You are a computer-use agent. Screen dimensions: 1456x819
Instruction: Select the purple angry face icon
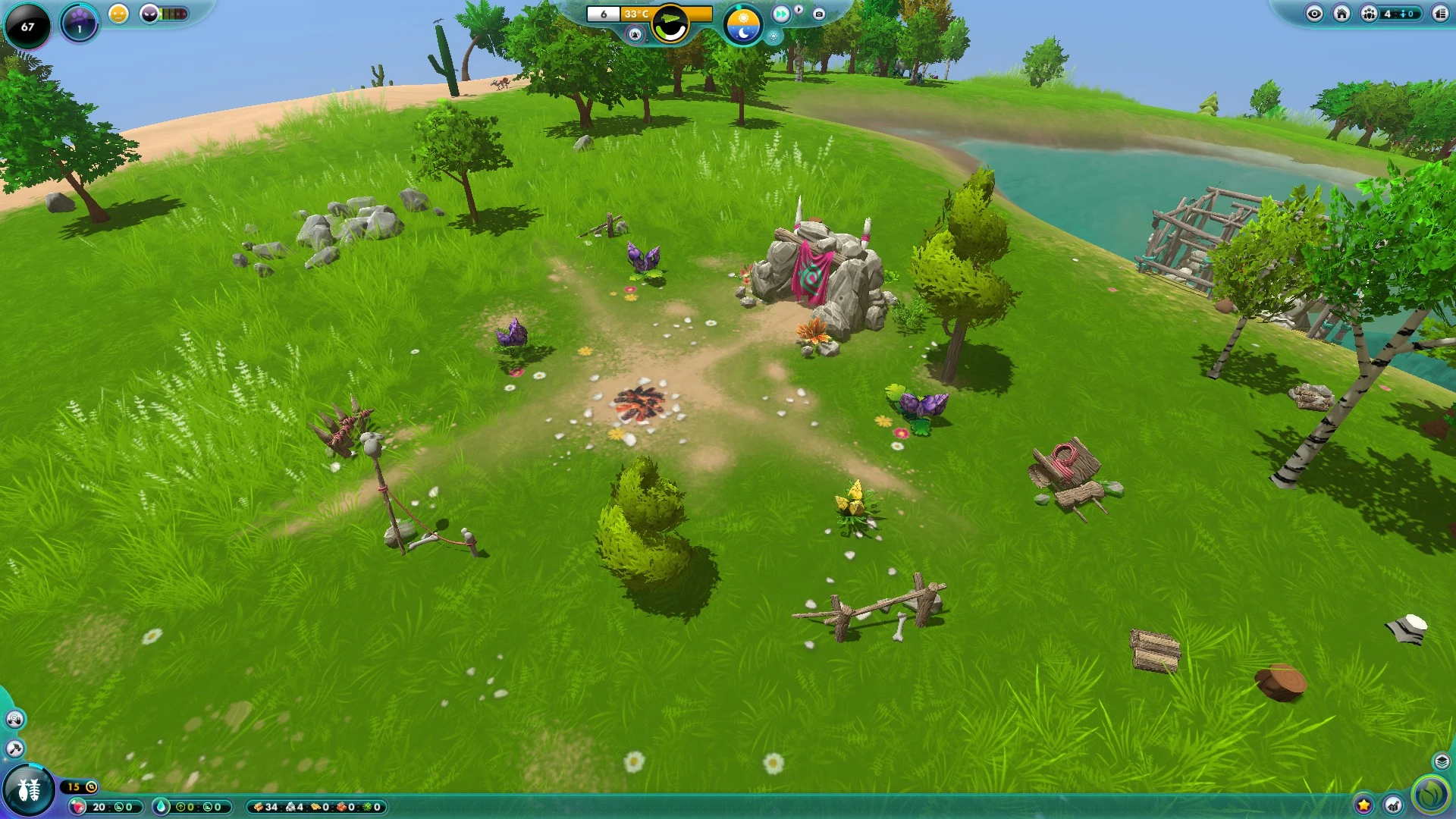(150, 14)
